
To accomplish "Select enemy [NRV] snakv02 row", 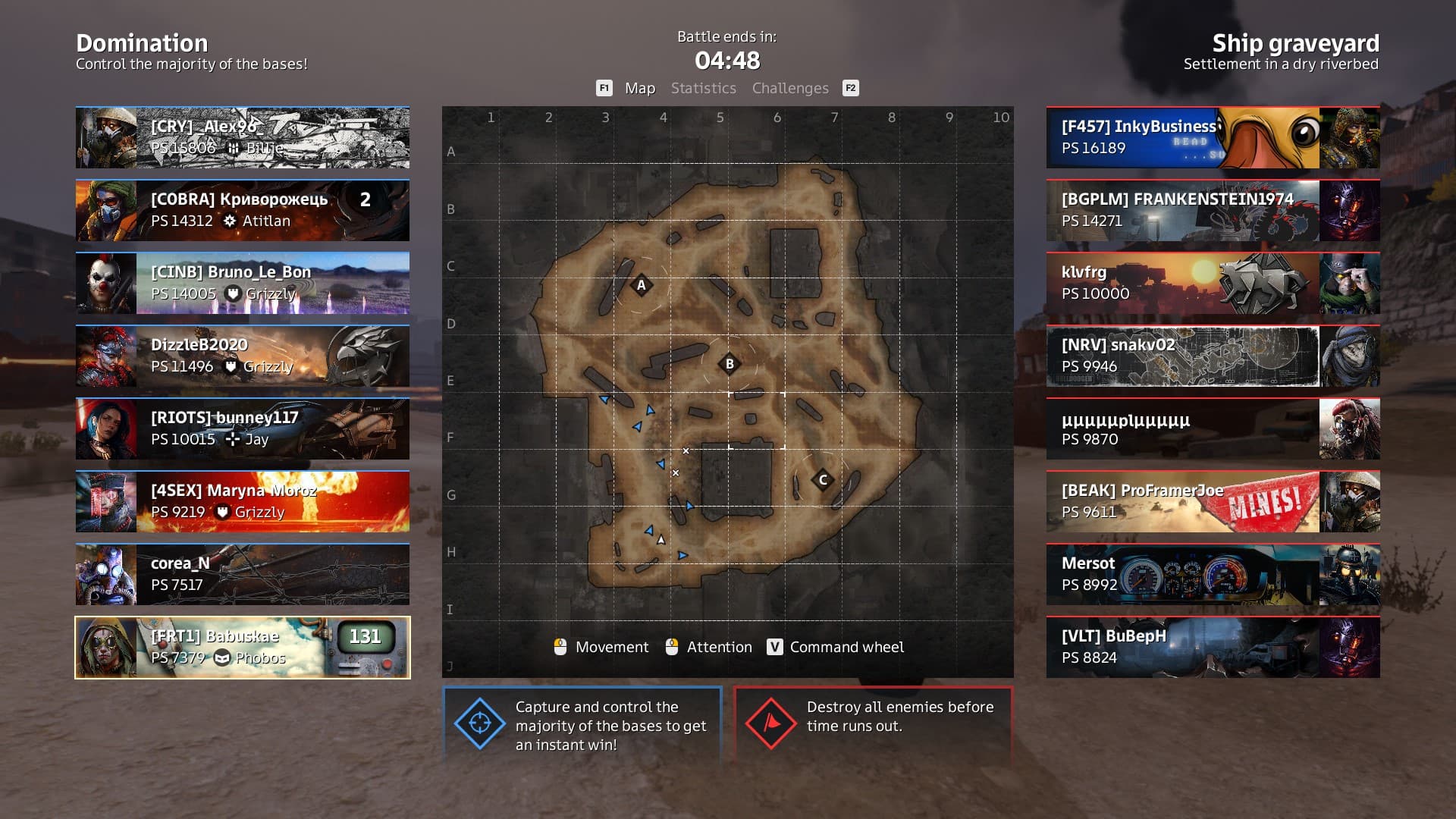I will point(1213,356).
